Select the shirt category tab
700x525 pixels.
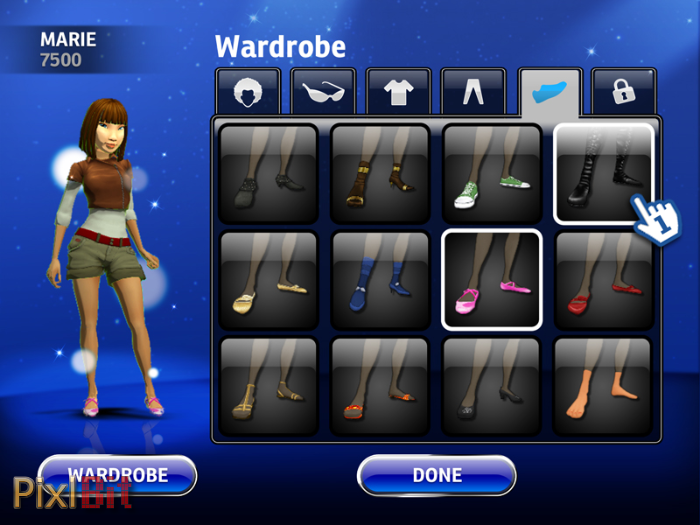398,92
